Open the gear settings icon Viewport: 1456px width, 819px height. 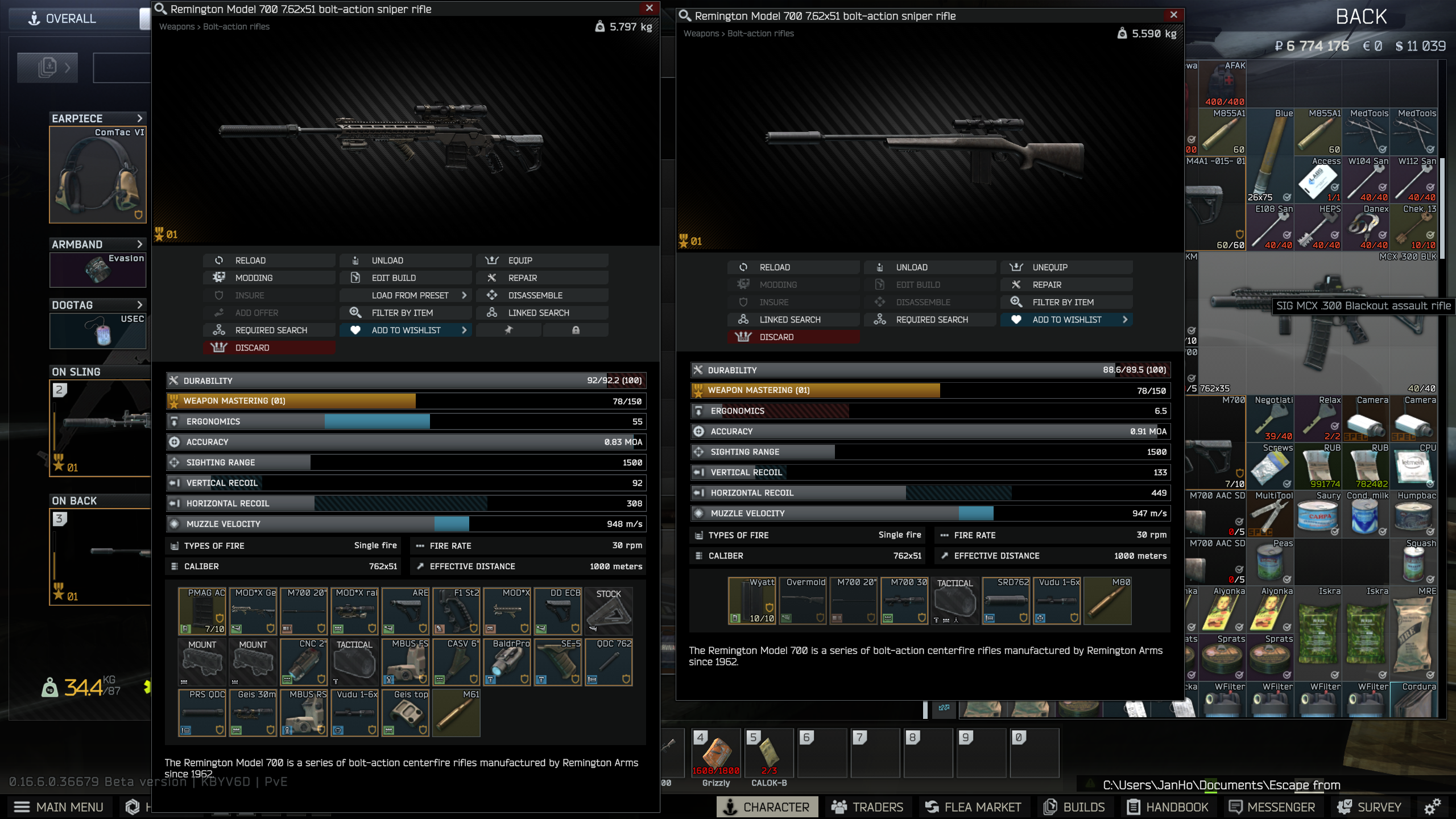click(1433, 806)
